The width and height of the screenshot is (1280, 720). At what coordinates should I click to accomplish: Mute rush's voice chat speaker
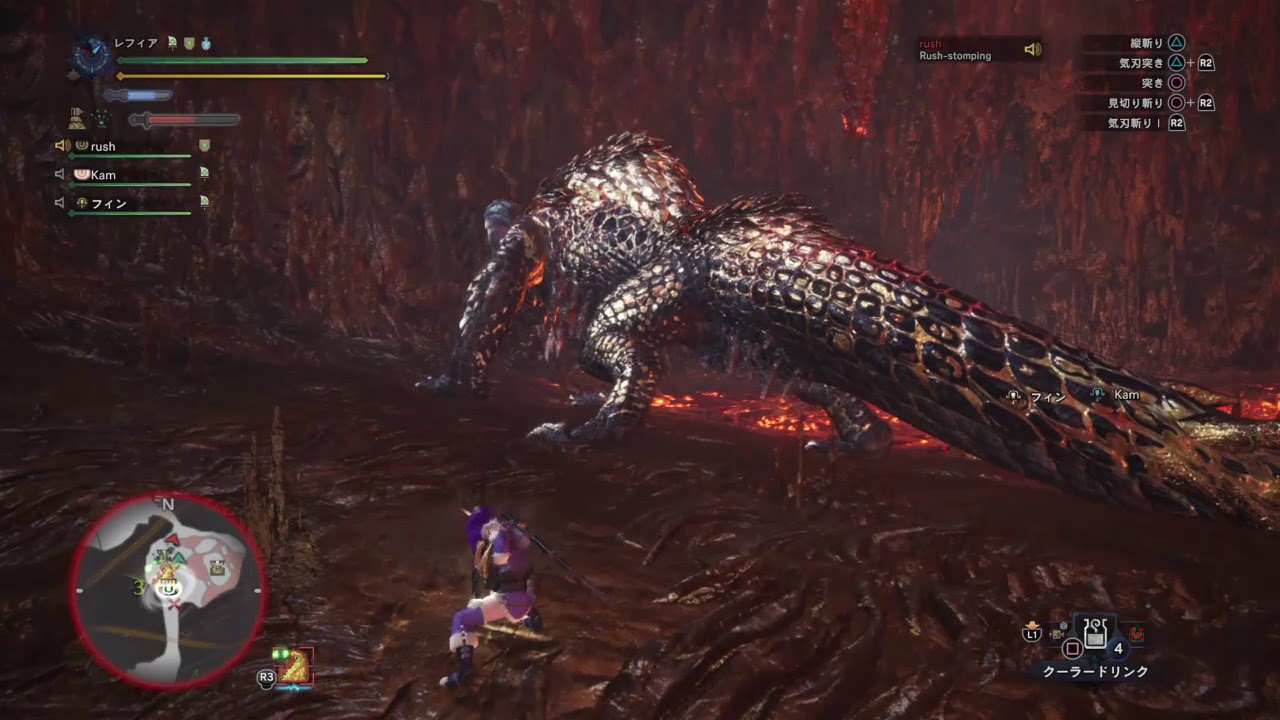(x=64, y=145)
